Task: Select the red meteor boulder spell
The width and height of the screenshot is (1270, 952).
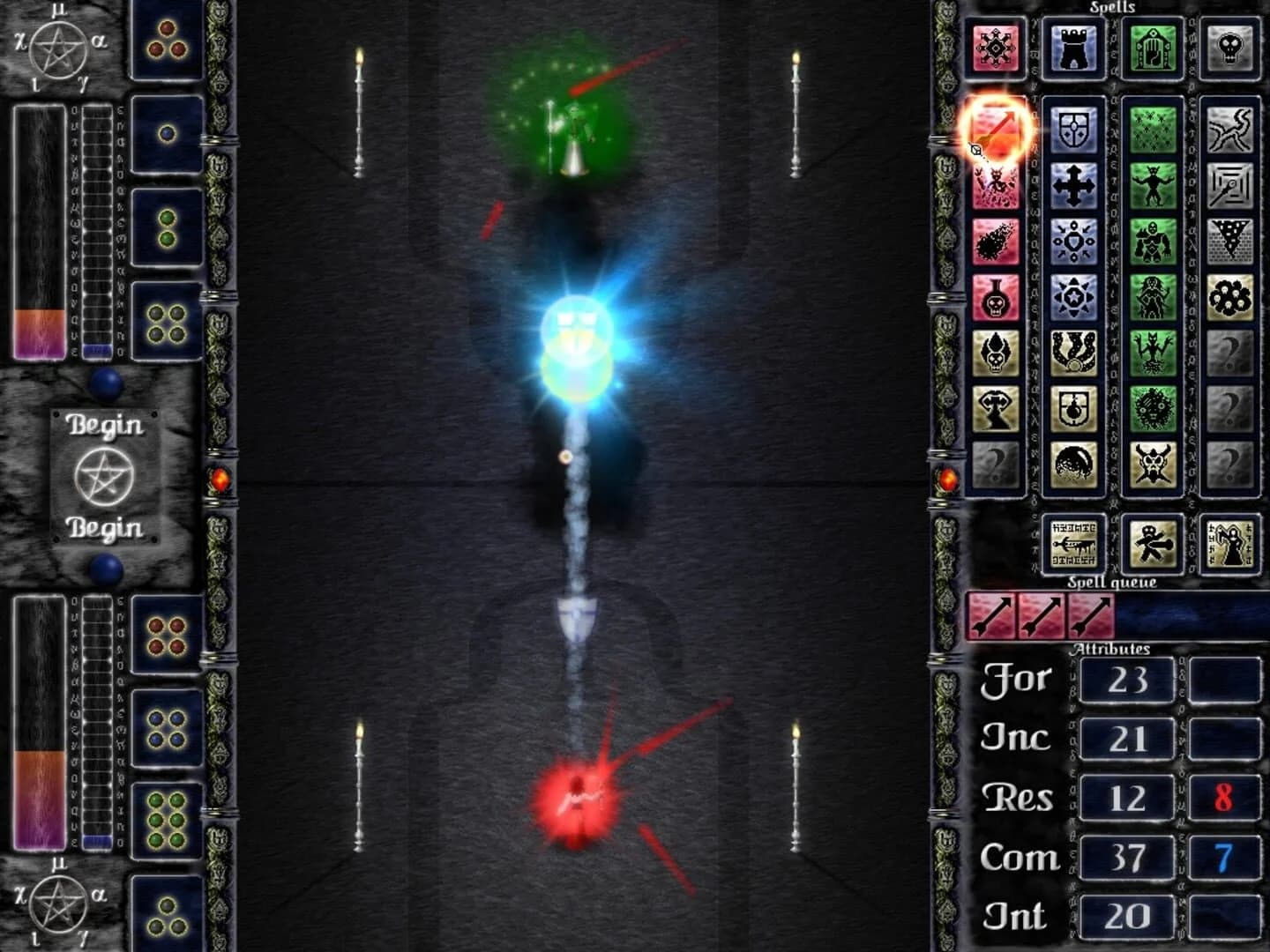Action: (997, 241)
